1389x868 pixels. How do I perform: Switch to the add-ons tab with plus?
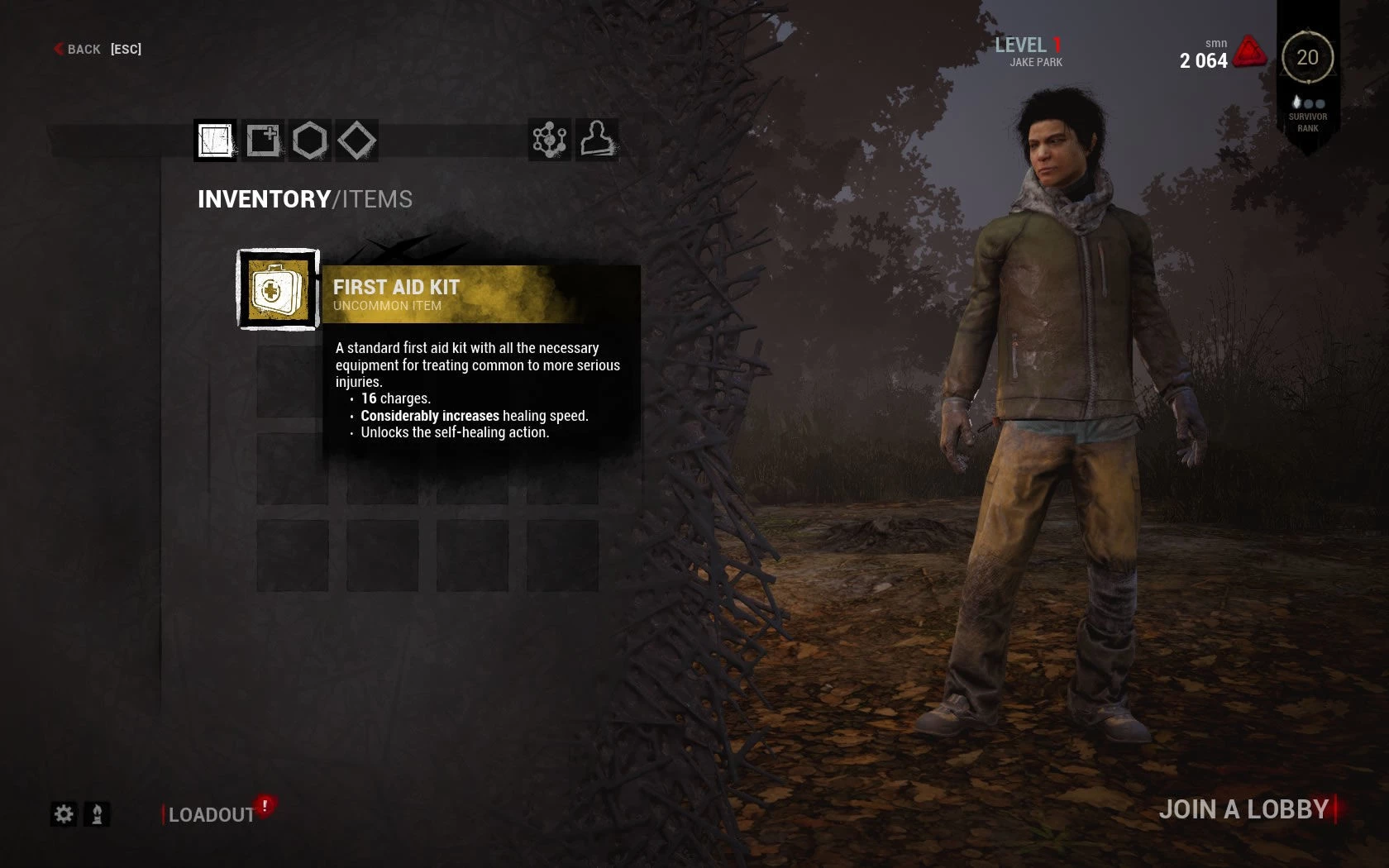[x=263, y=140]
